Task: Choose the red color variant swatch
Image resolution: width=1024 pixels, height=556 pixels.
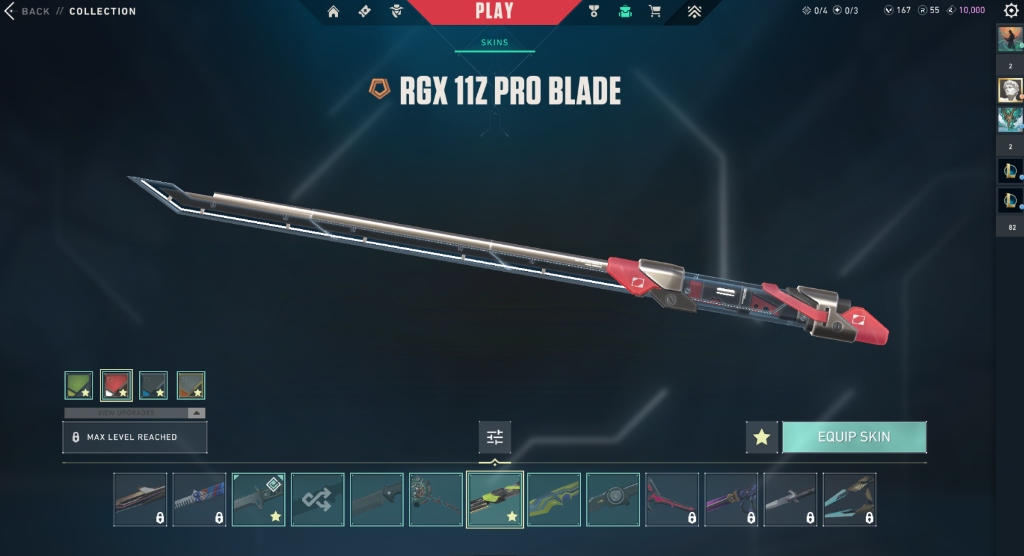Action: click(x=116, y=385)
